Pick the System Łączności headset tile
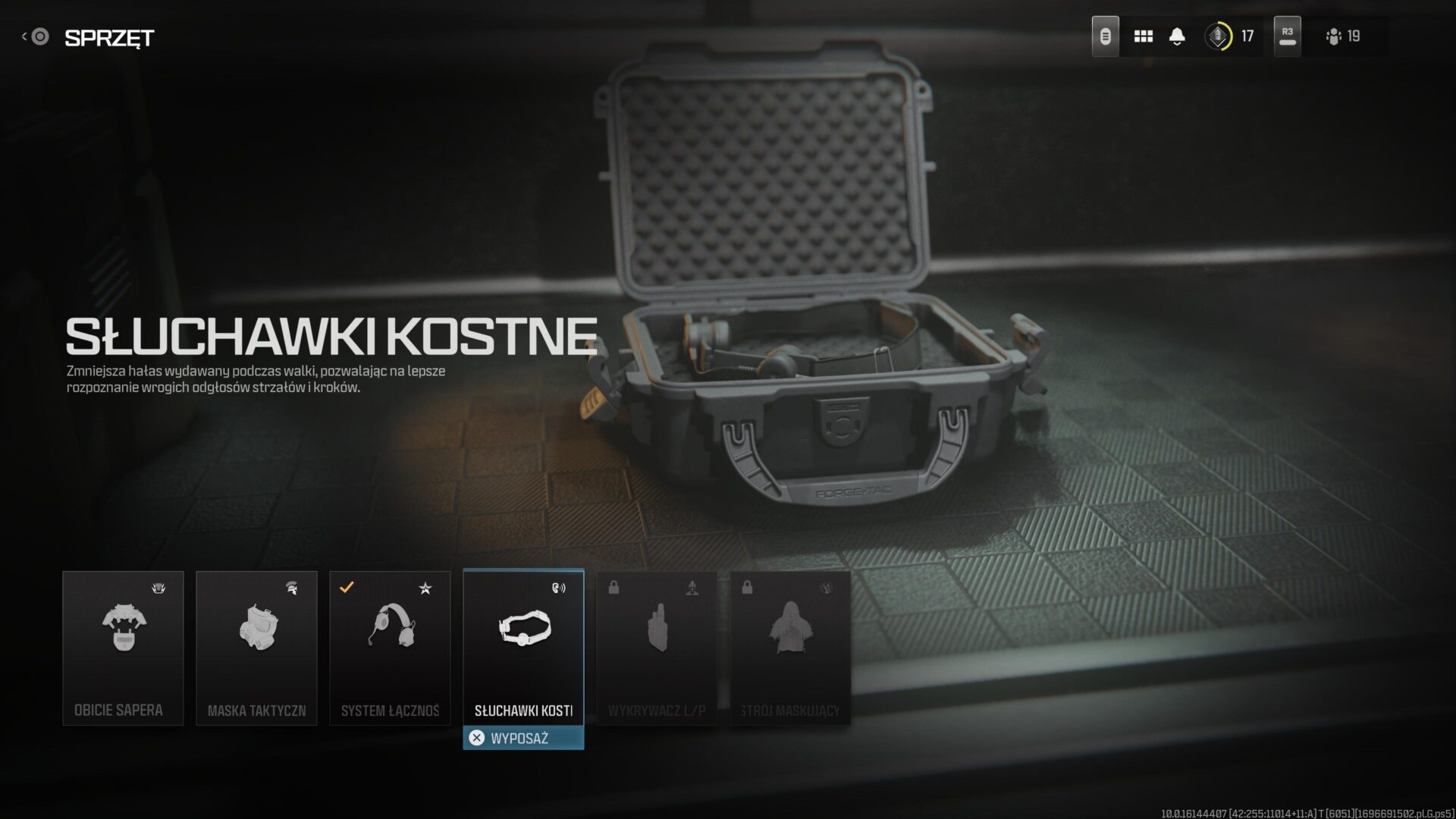The image size is (1456, 819). (390, 648)
